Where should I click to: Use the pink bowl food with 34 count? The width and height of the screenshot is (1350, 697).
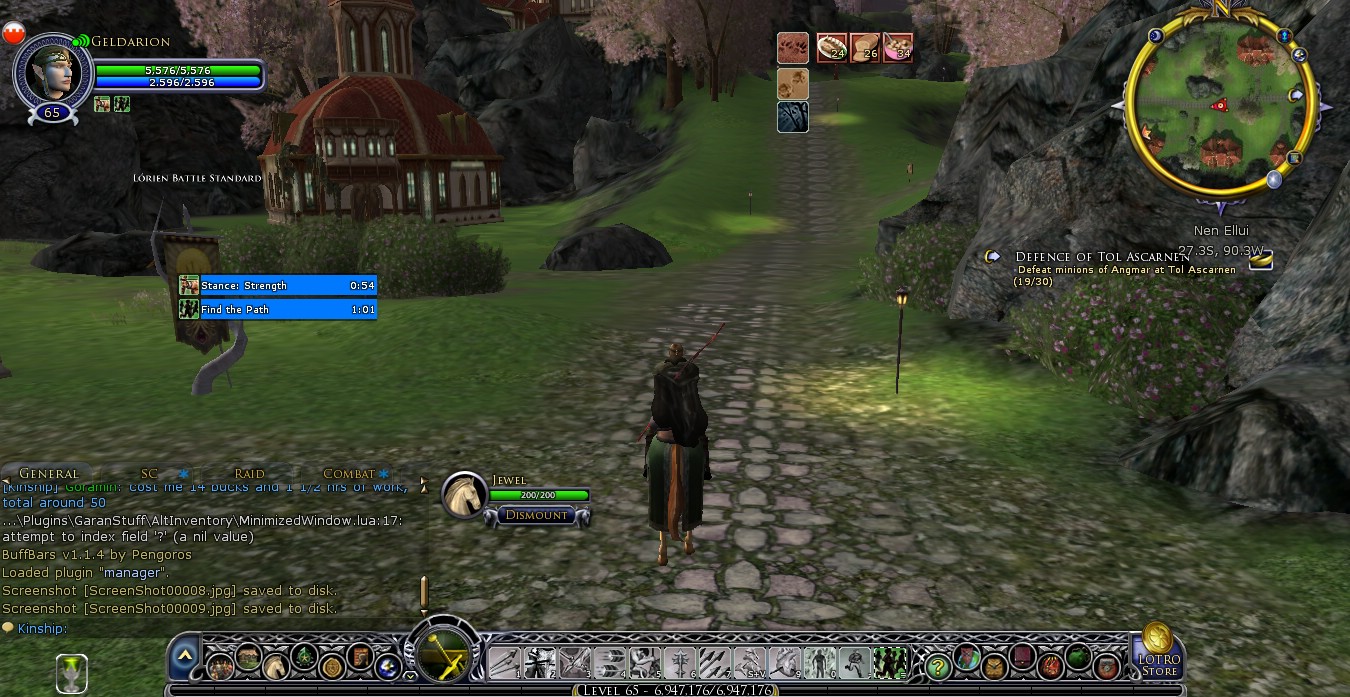tap(898, 48)
